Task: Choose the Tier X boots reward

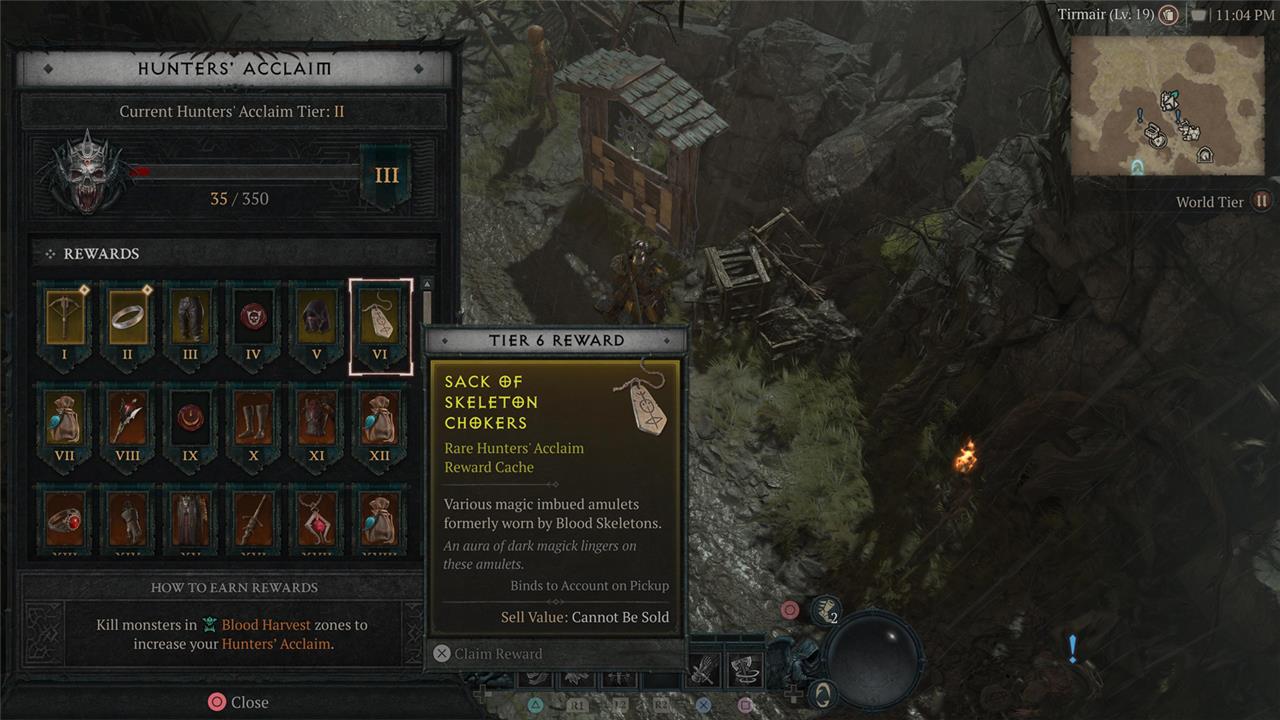Action: click(253, 418)
